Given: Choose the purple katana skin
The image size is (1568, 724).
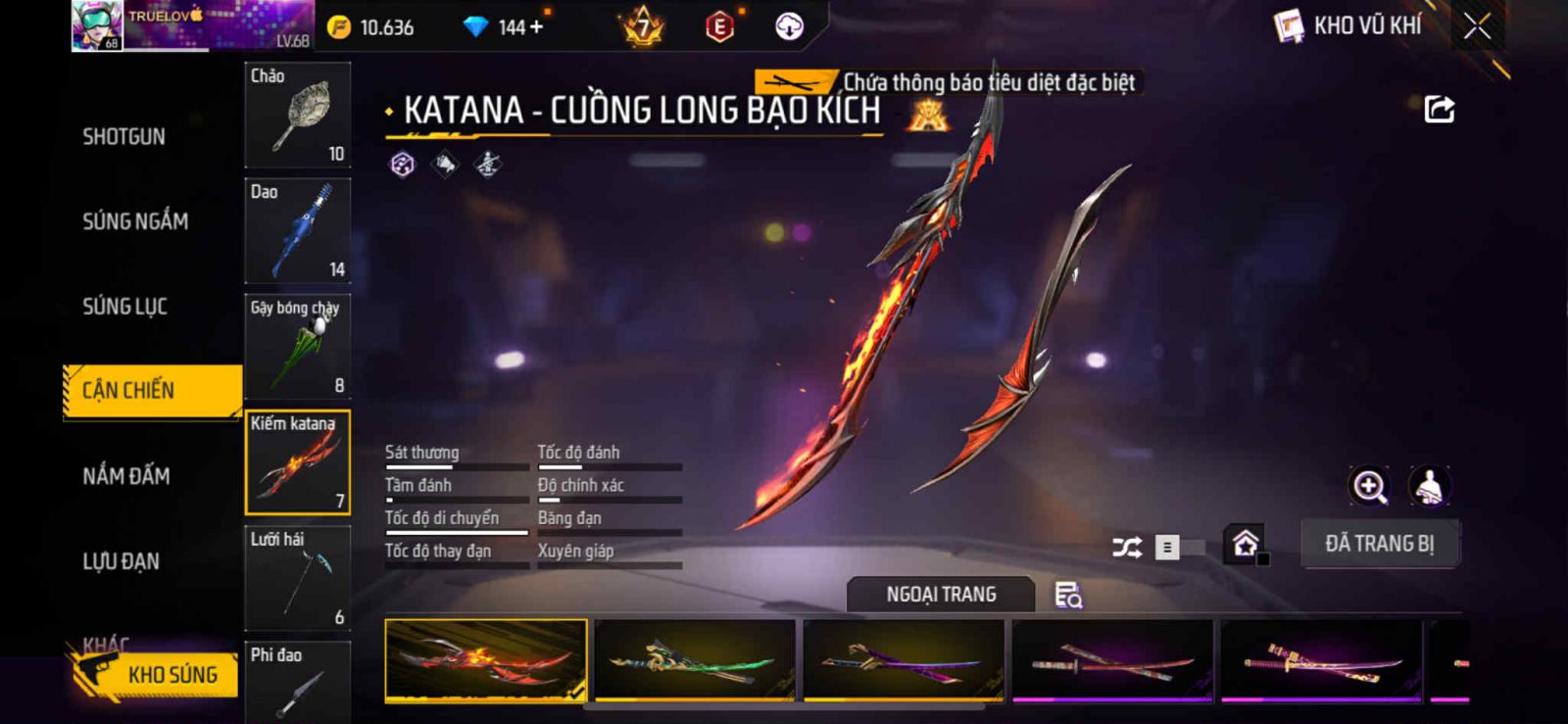Looking at the screenshot, I should 903,659.
